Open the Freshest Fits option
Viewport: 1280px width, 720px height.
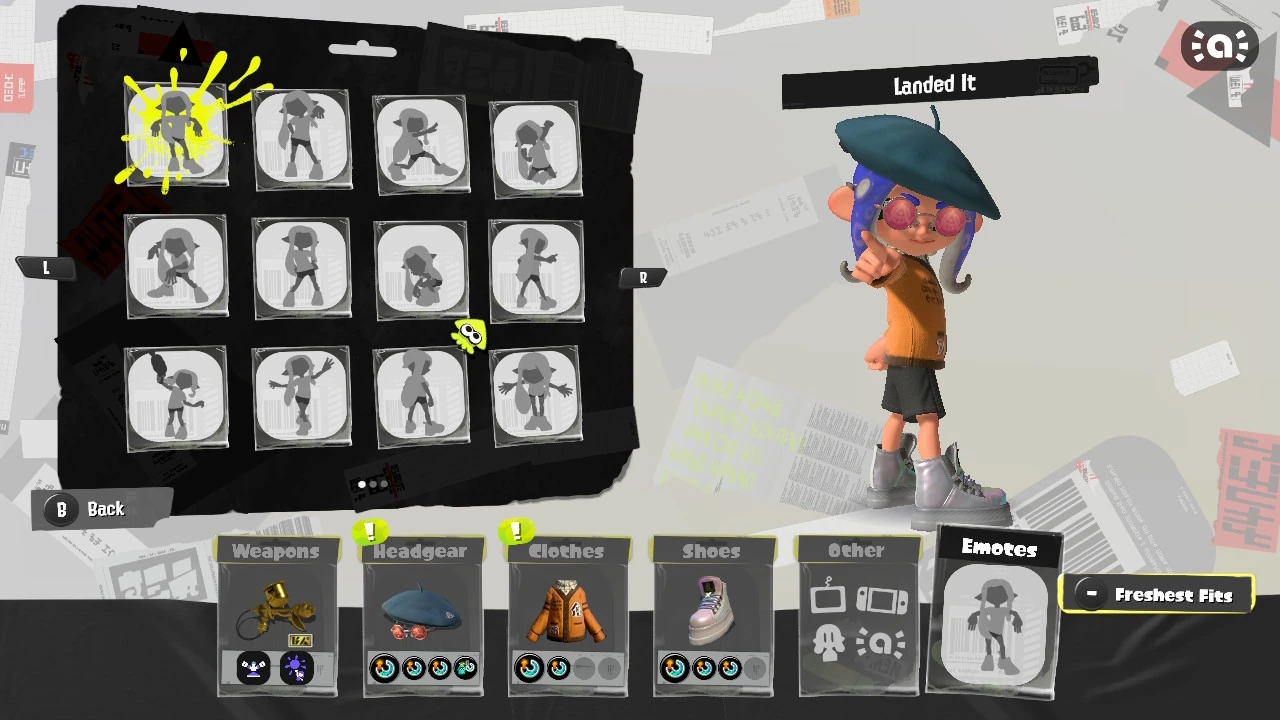pos(1157,594)
